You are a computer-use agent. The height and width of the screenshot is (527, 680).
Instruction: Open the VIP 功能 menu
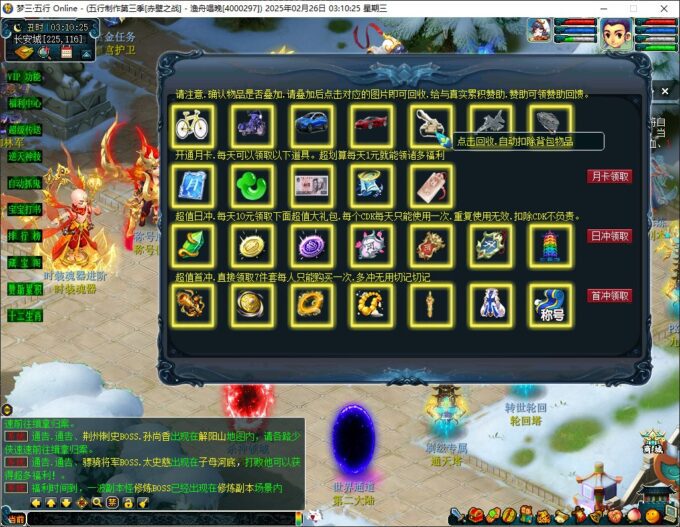(x=25, y=77)
